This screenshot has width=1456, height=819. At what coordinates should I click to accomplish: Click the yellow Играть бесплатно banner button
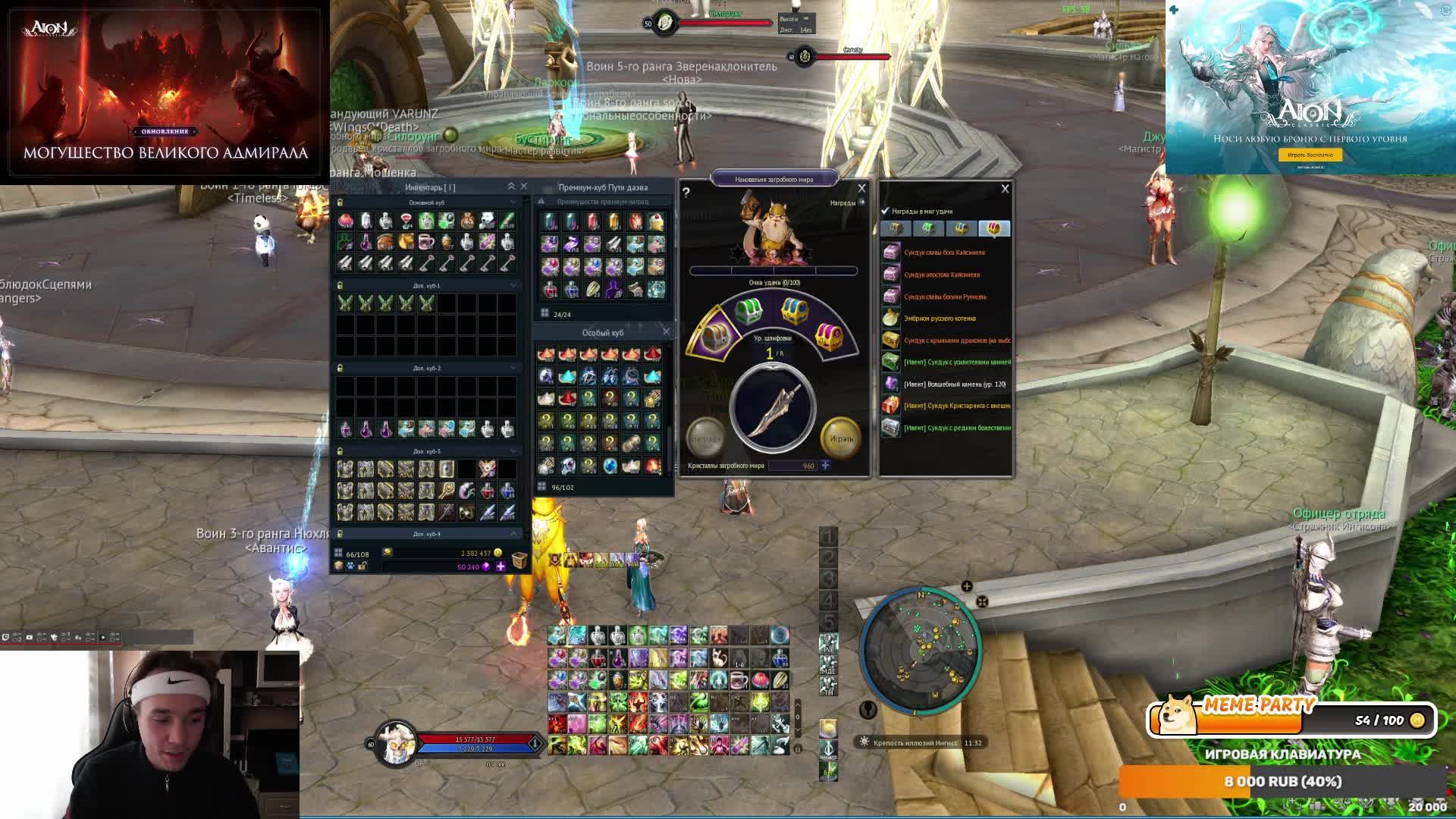1310,155
